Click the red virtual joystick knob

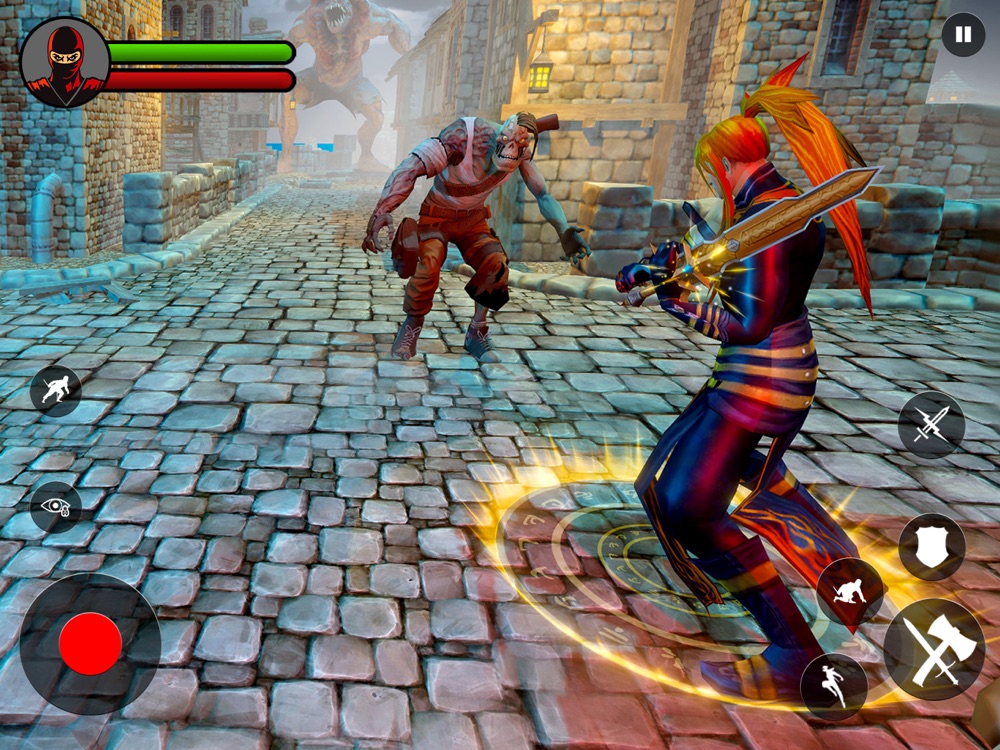pyautogui.click(x=90, y=643)
